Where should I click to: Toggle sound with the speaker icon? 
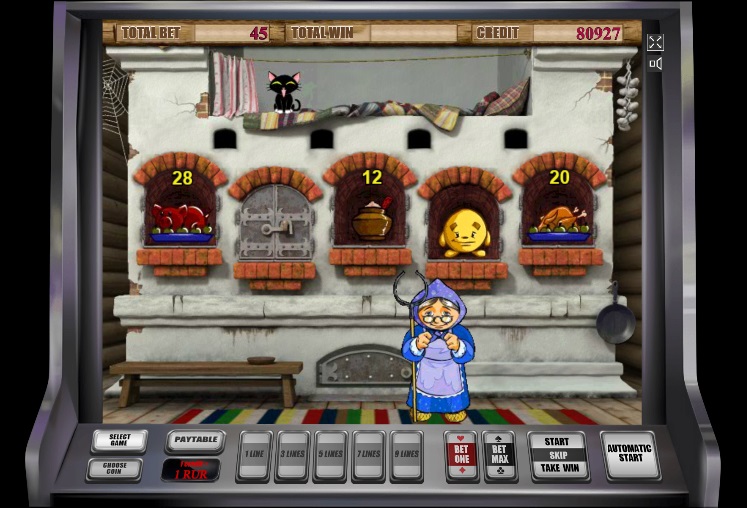pyautogui.click(x=655, y=64)
